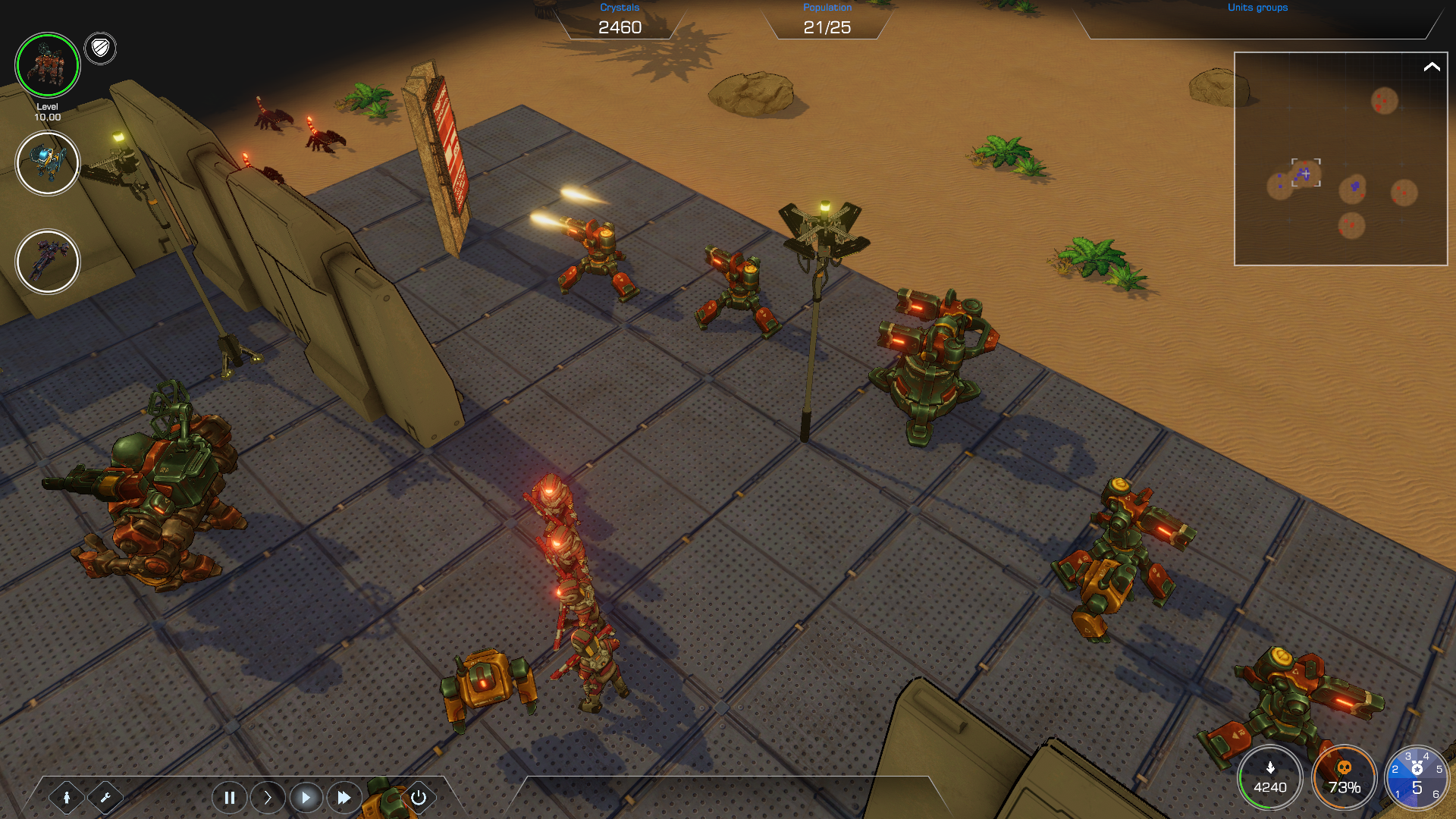Open the Units groups panel
This screenshot has height=819, width=1456.
pyautogui.click(x=1257, y=8)
